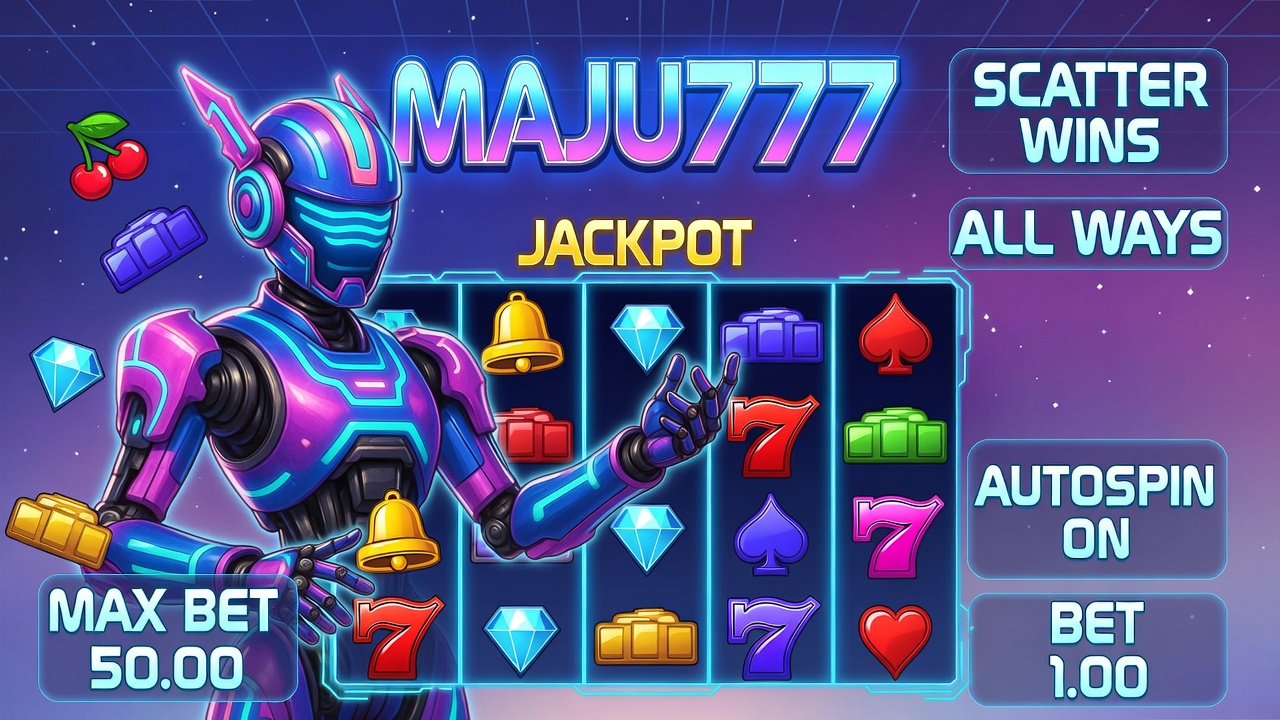1280x720 pixels.
Task: Click the Scatter Wins panel
Action: pos(1088,111)
